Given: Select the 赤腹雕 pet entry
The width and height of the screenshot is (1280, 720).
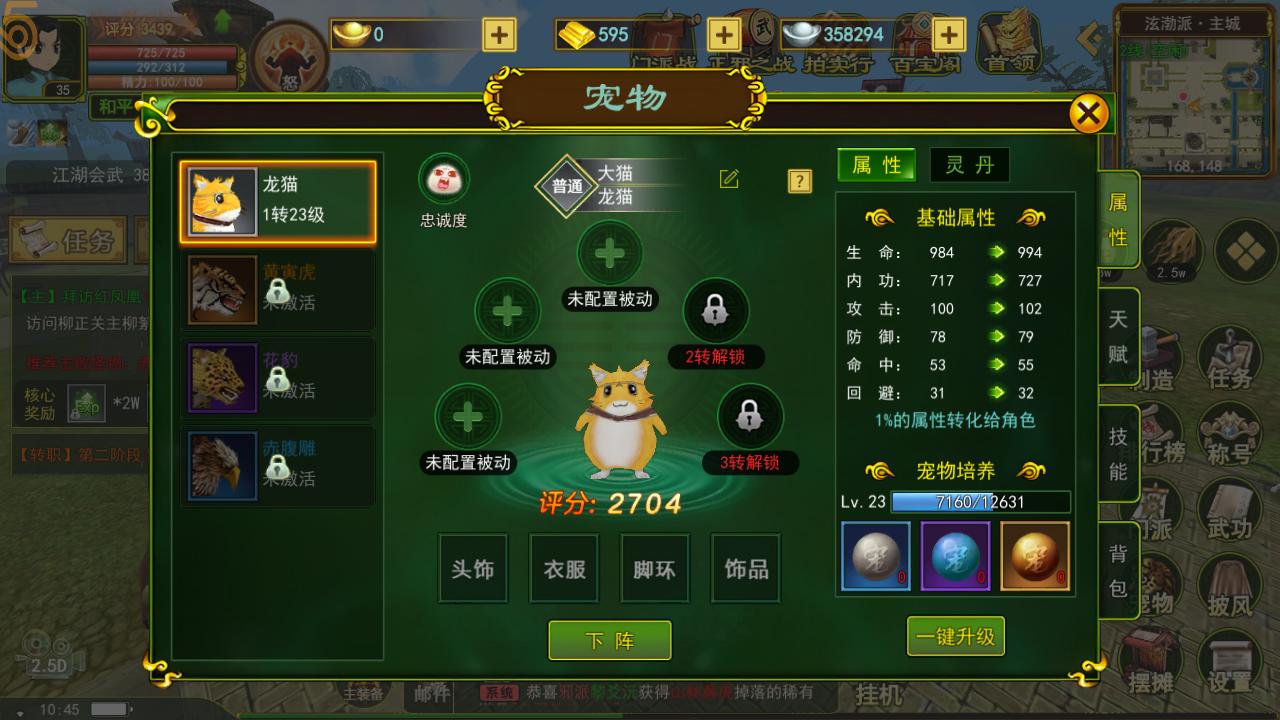Looking at the screenshot, I should [x=277, y=466].
